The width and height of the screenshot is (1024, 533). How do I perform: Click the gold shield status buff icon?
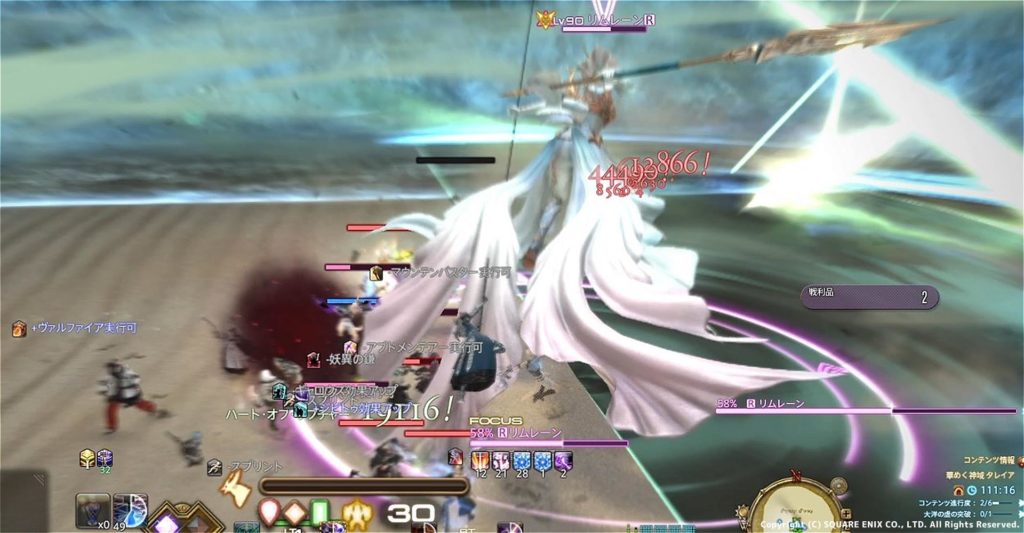click(88, 458)
